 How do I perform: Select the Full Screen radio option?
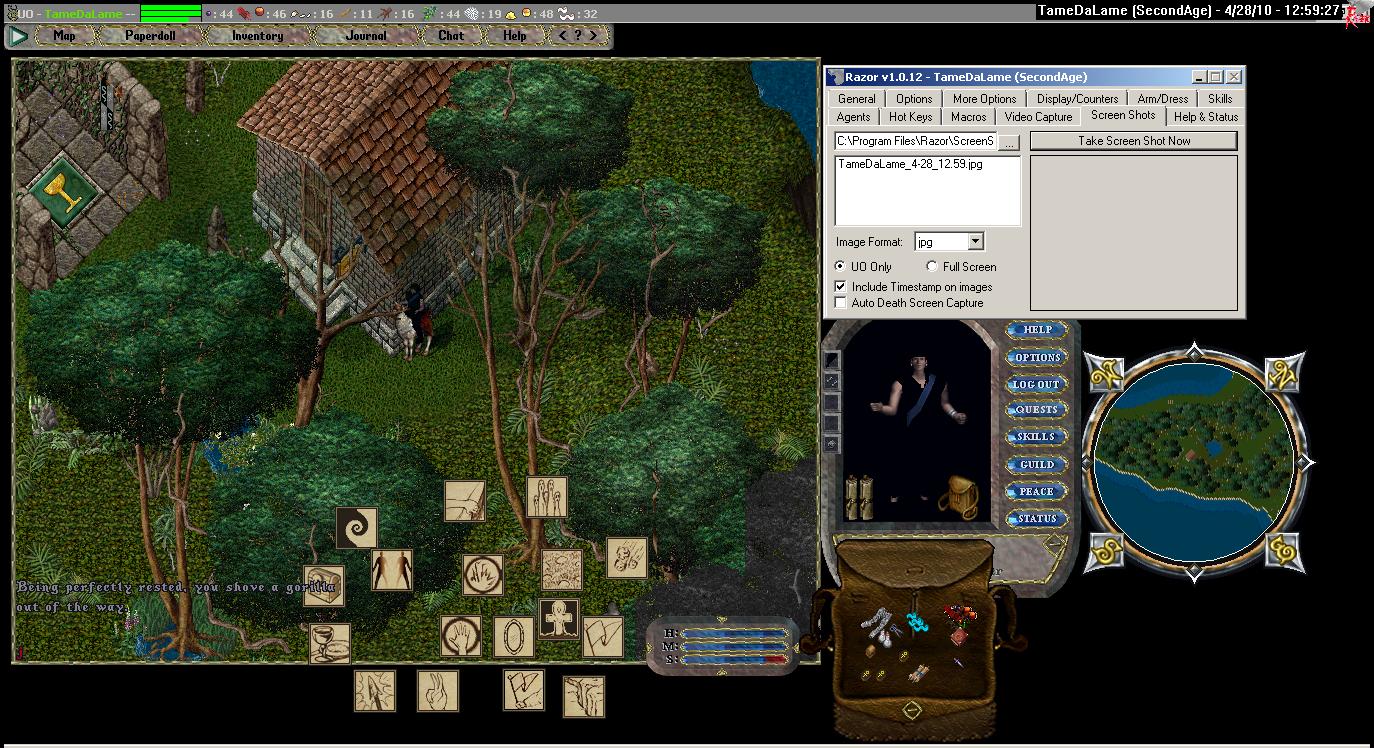click(932, 267)
